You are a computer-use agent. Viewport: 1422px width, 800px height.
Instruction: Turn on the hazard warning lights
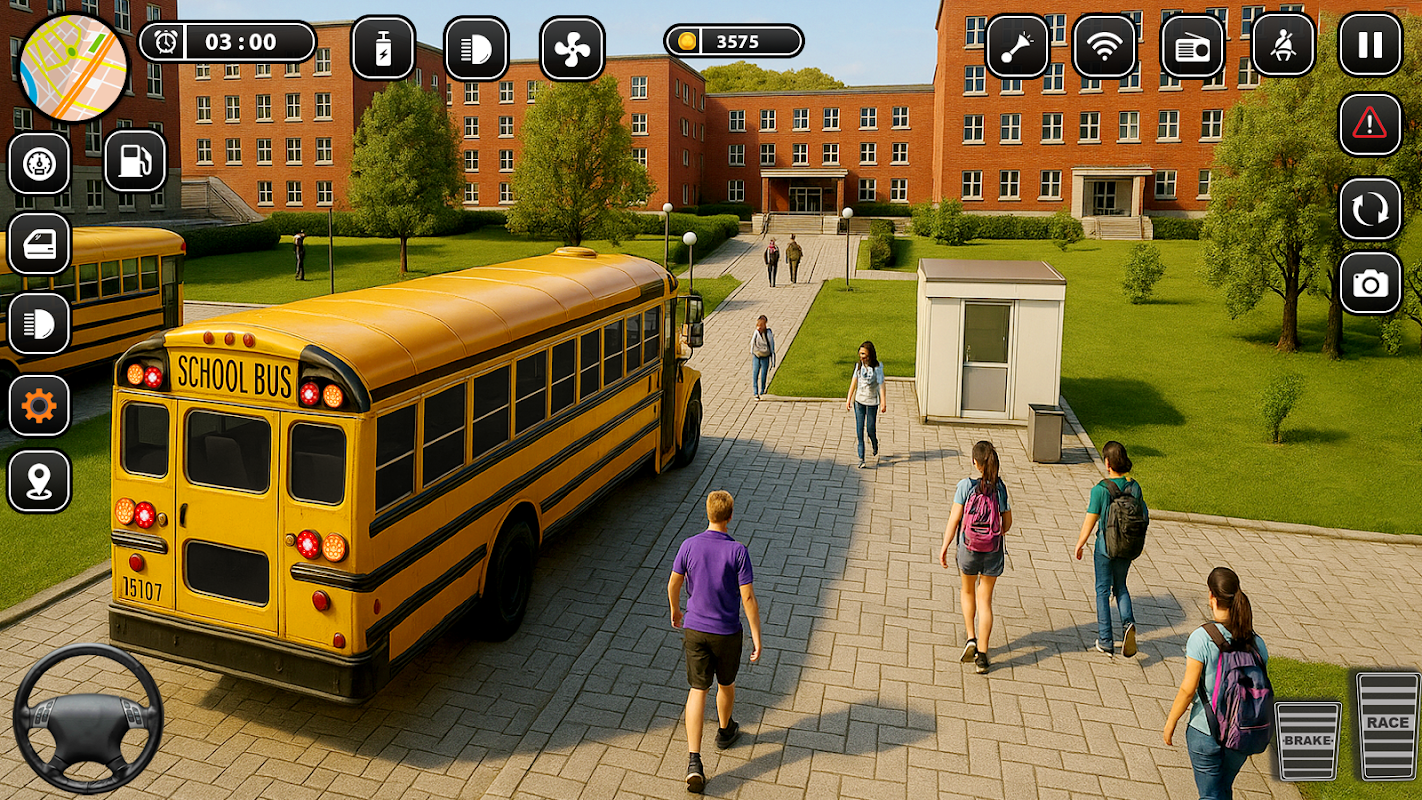tap(1370, 124)
